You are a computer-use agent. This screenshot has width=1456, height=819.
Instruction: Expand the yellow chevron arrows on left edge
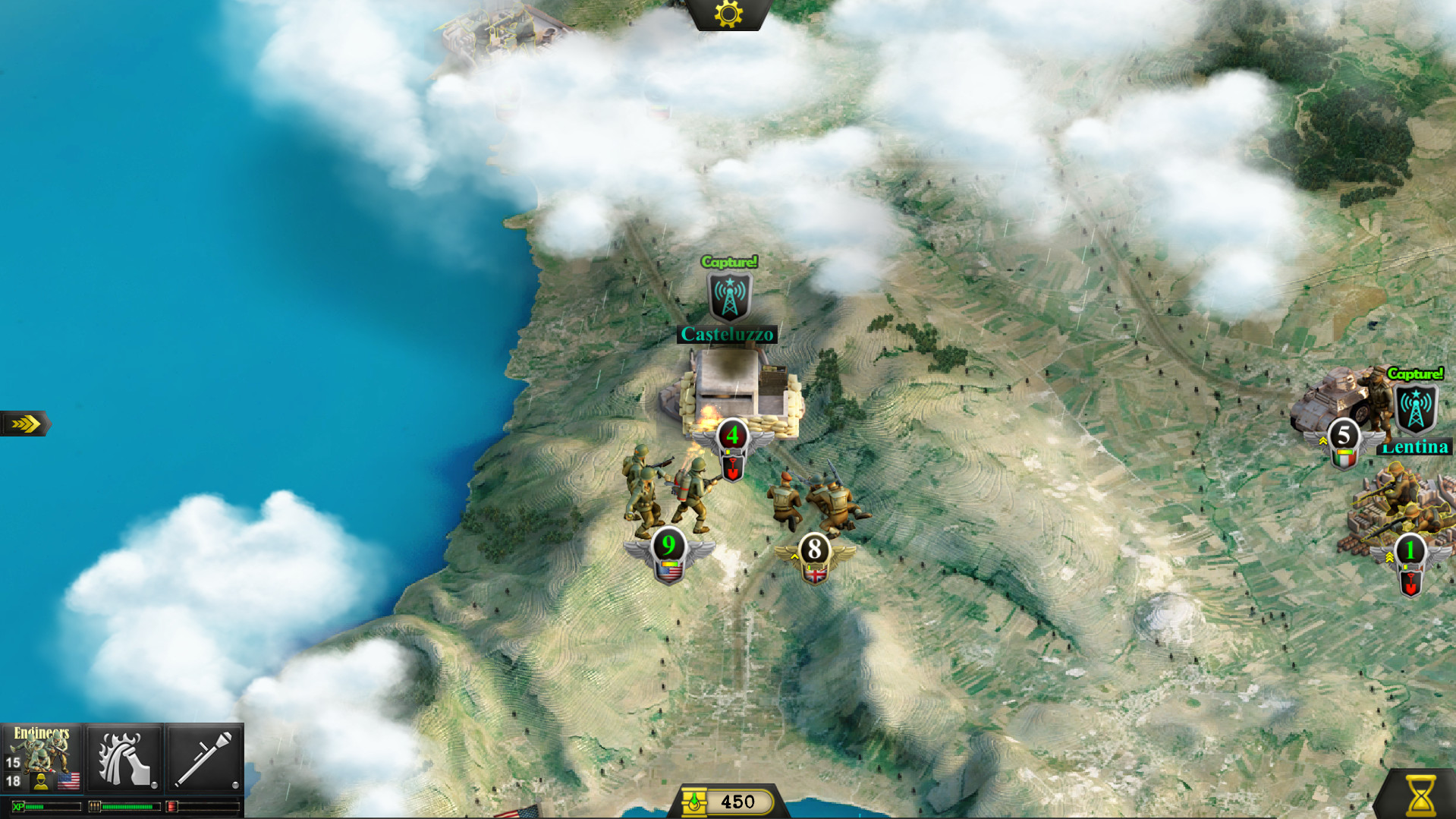25,424
